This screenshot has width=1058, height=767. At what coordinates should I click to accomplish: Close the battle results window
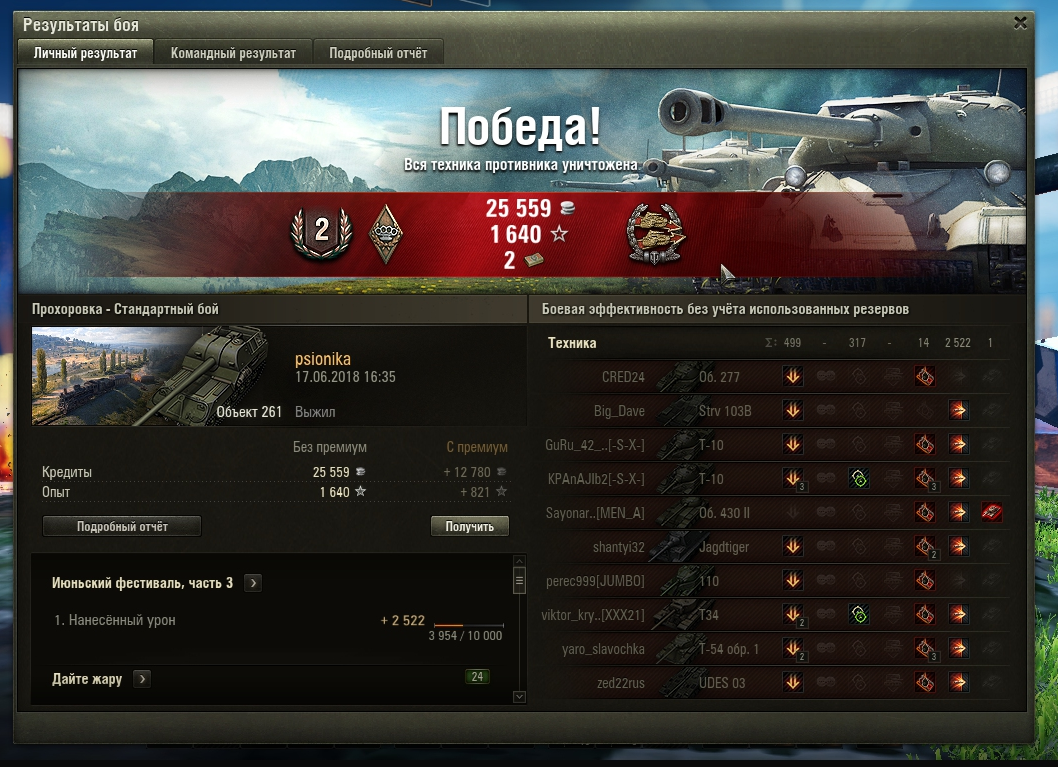[x=1020, y=22]
